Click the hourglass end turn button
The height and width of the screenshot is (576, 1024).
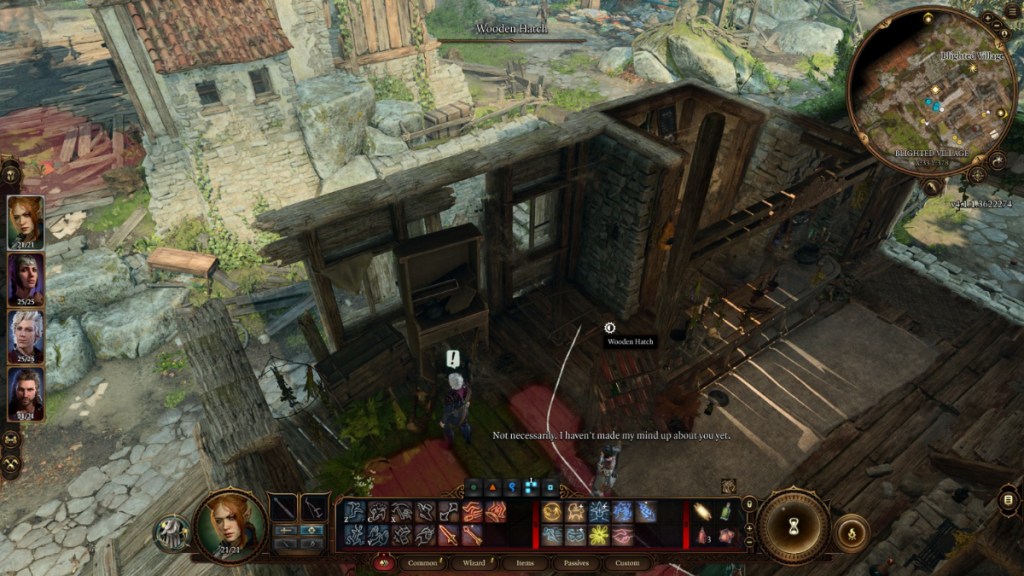coord(793,525)
